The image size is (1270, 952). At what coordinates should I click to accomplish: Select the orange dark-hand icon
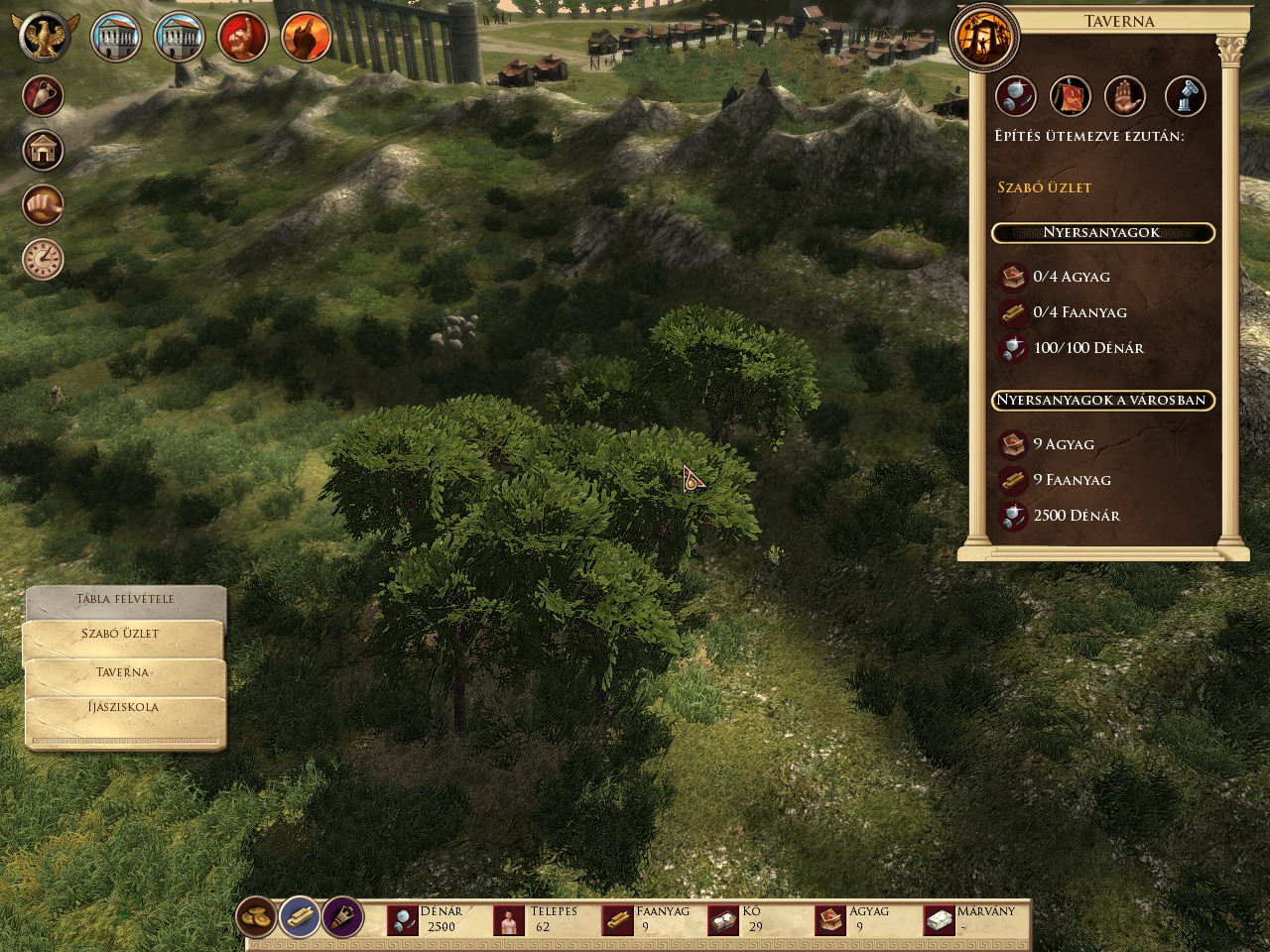[x=306, y=39]
